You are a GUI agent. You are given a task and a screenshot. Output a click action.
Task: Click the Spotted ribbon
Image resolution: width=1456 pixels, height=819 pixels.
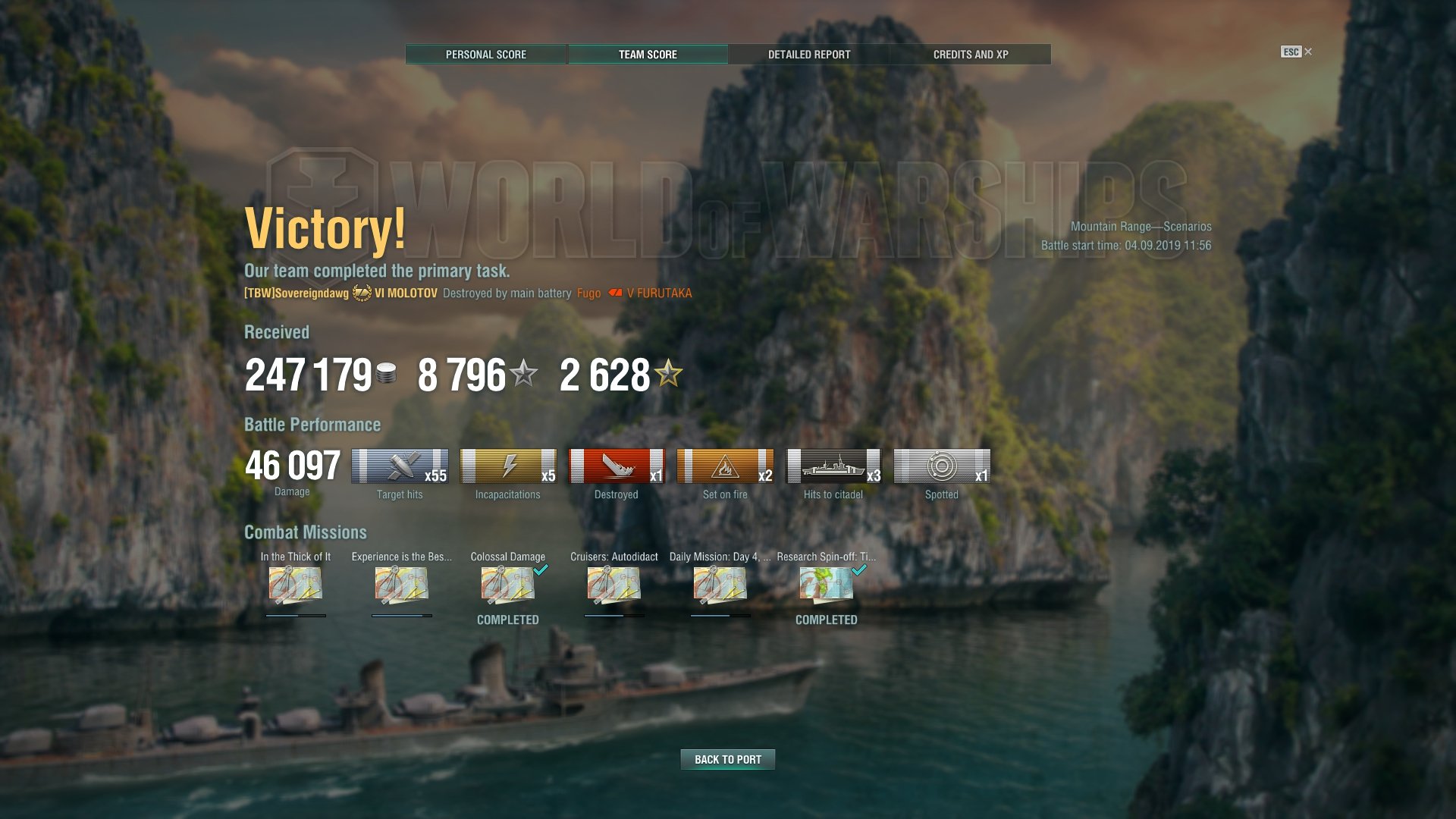(942, 466)
